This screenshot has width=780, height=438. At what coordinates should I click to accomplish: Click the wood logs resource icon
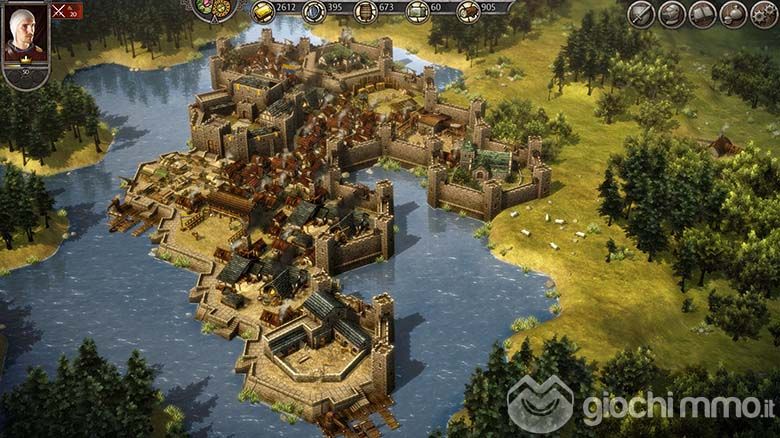pos(467,11)
